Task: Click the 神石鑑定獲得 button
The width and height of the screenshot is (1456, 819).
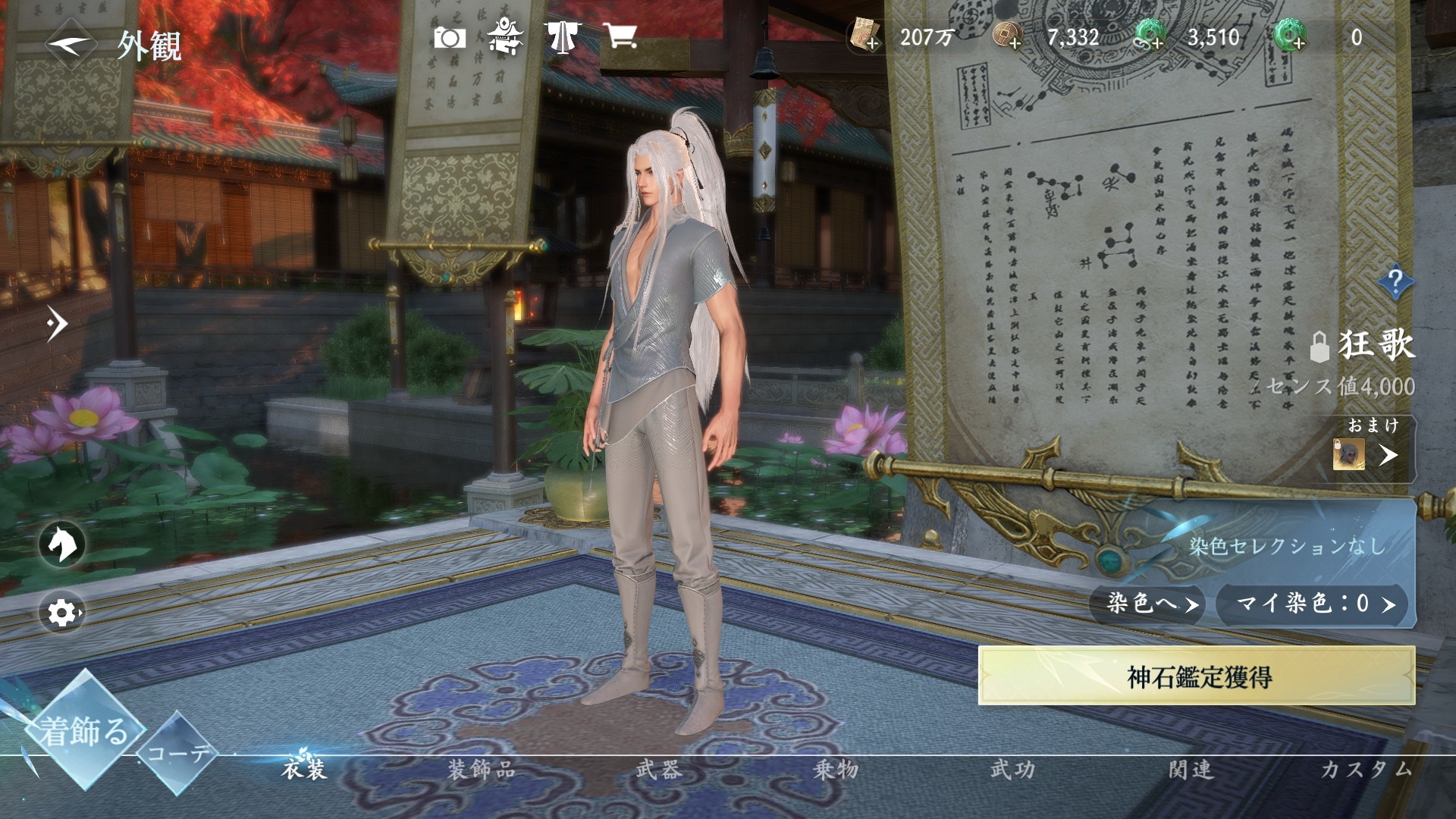Action: (1197, 676)
